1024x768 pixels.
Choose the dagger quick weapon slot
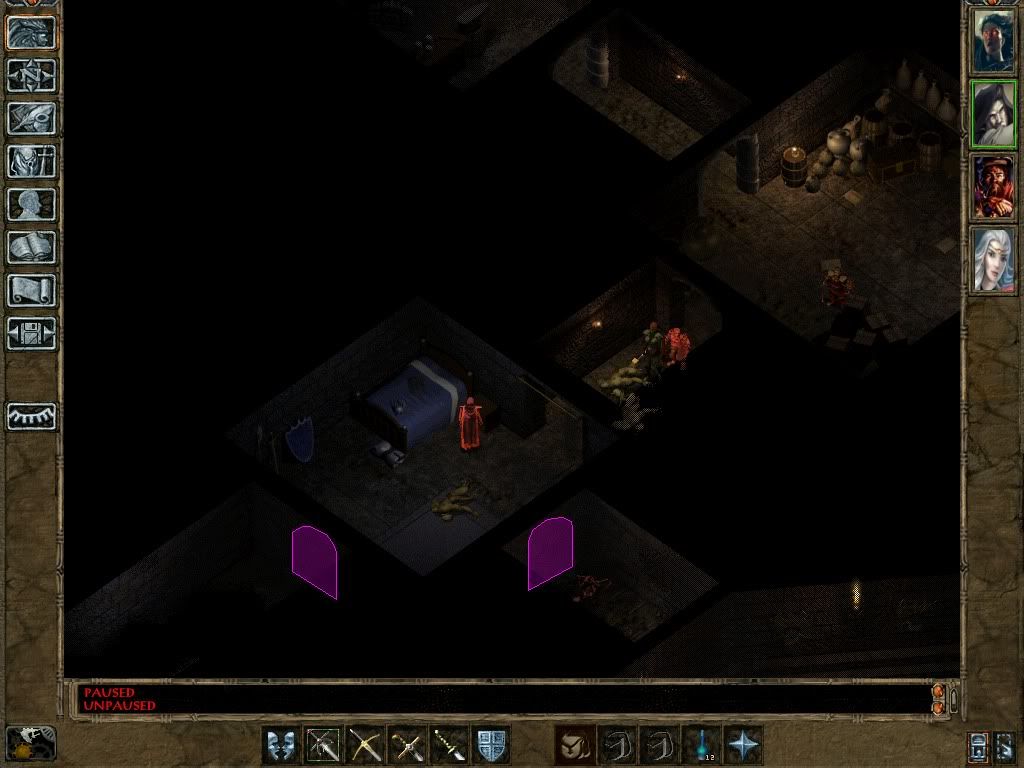tap(449, 745)
